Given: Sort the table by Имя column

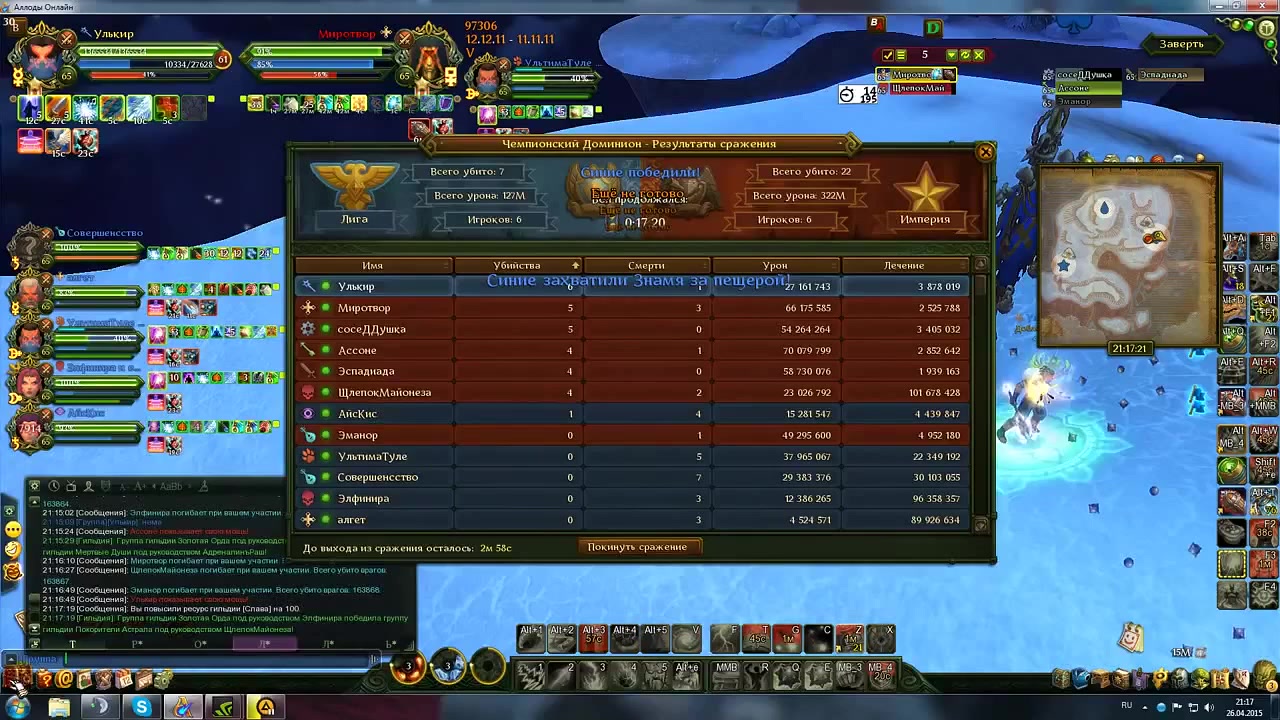Looking at the screenshot, I should coord(373,265).
